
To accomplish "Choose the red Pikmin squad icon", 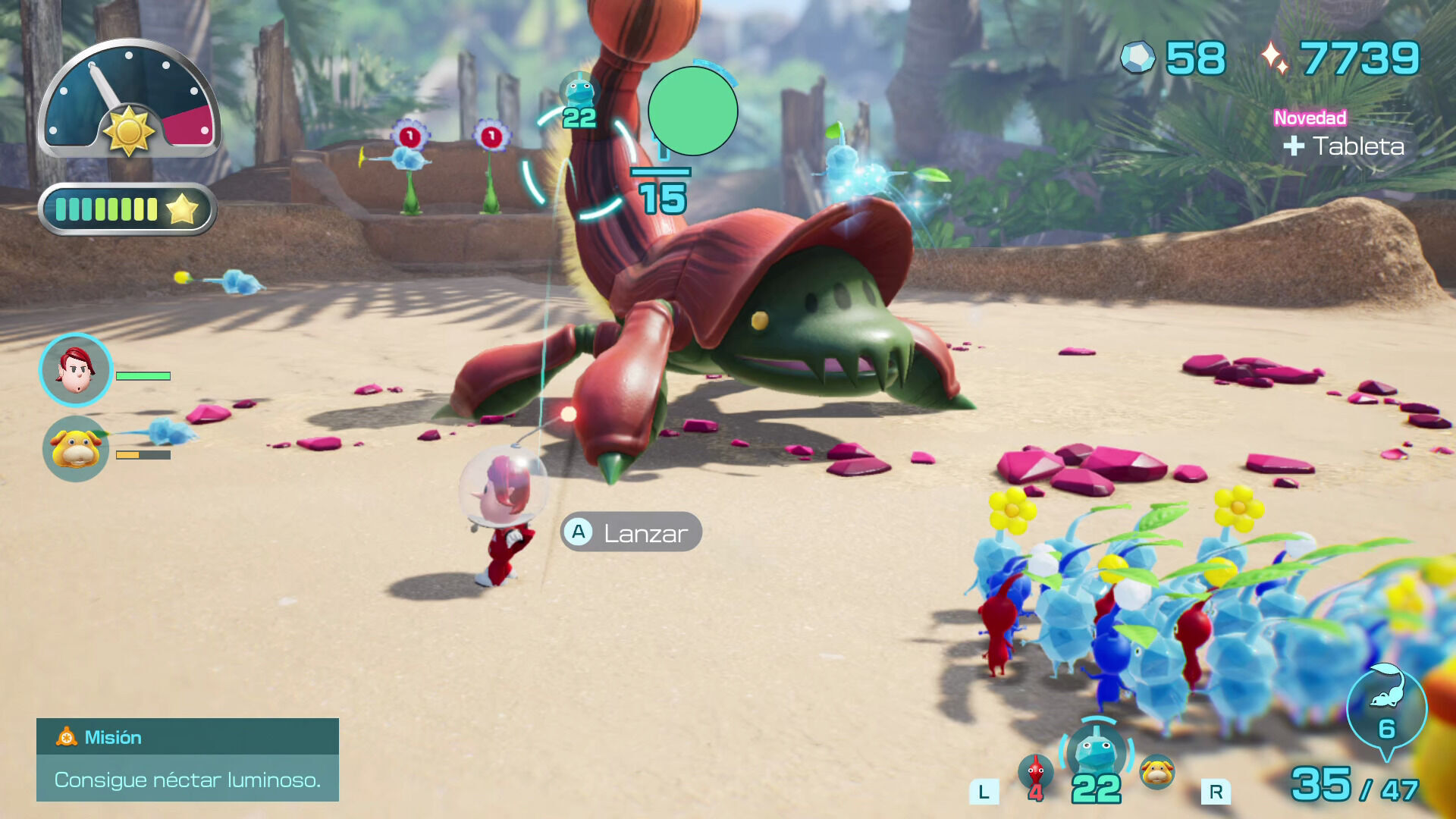I will pos(1035,775).
